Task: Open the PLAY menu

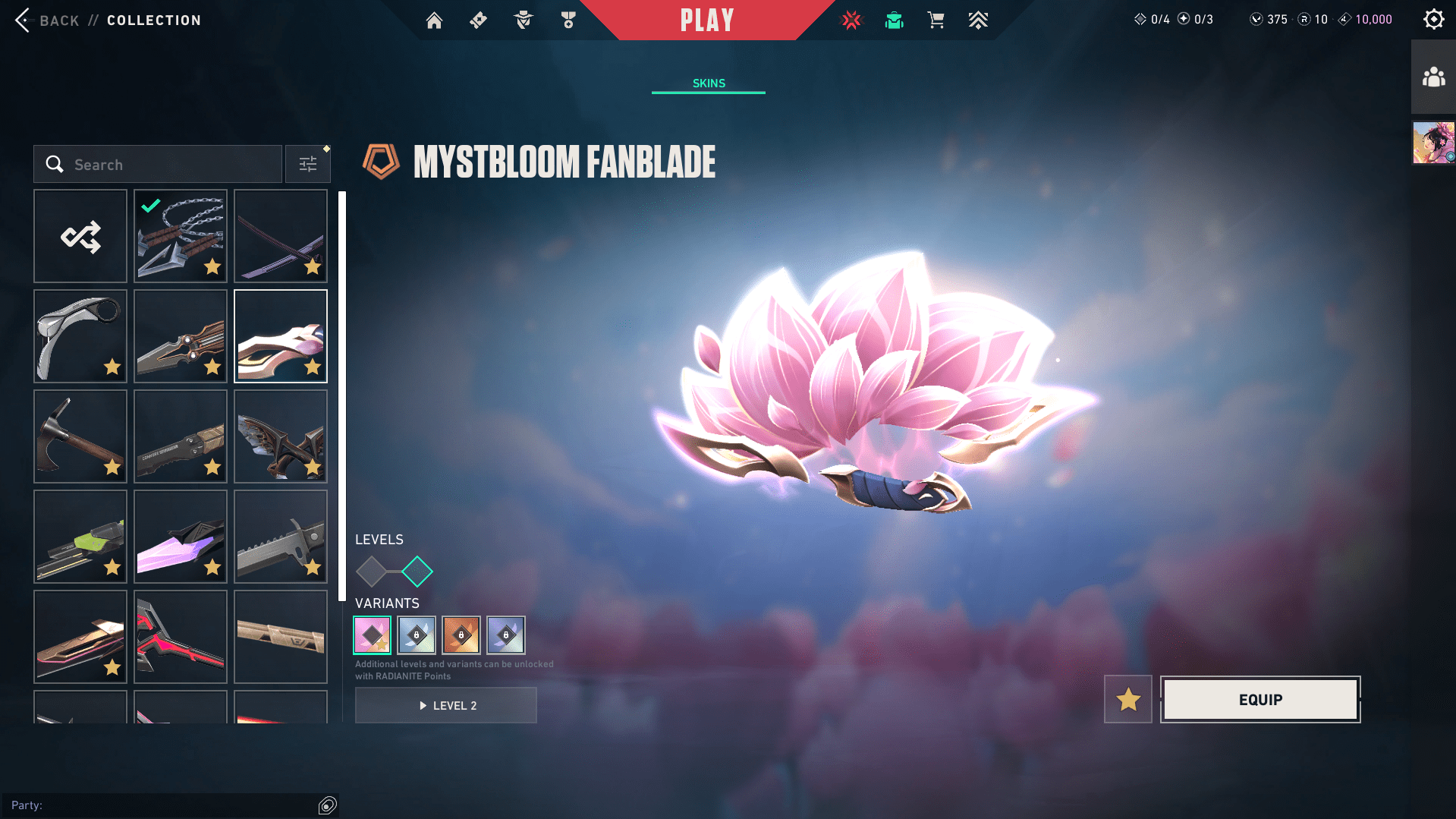Action: [707, 20]
